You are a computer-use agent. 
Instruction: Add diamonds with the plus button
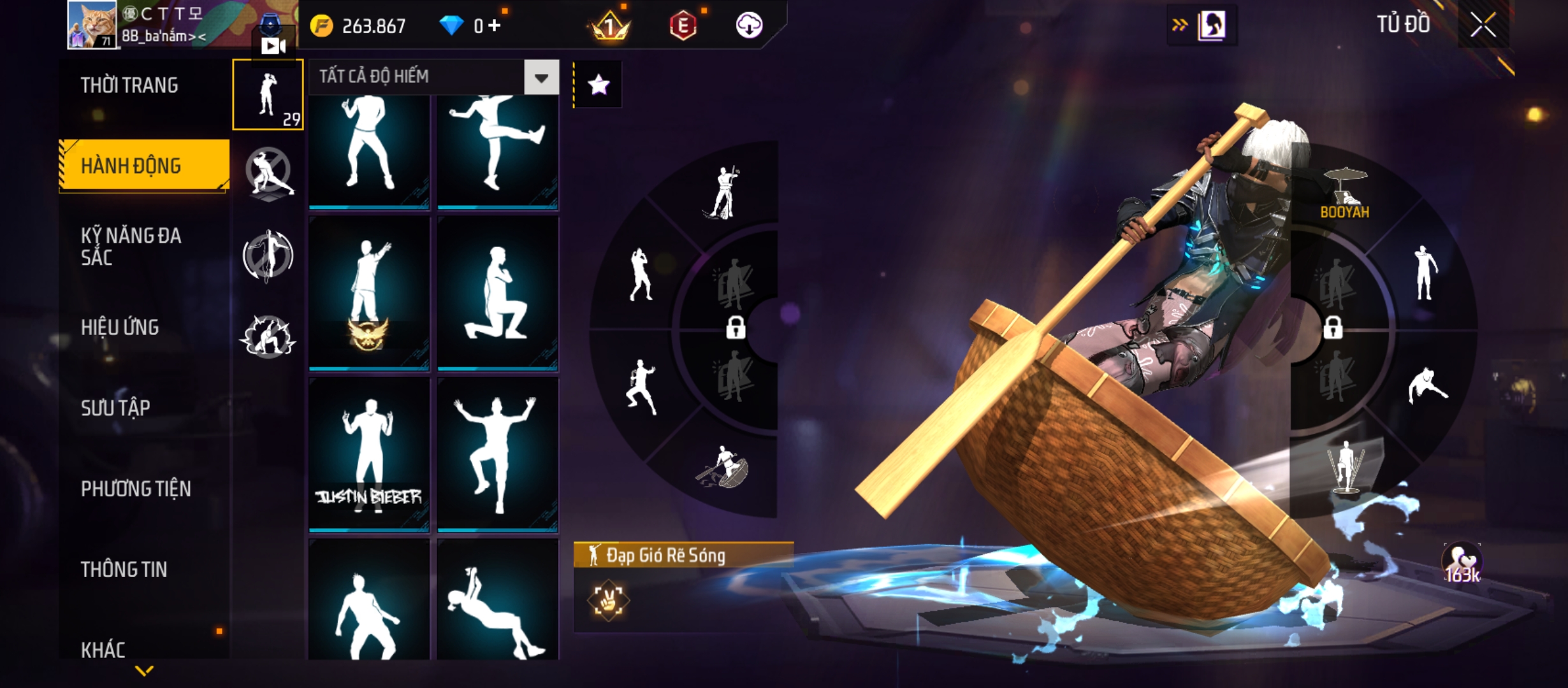(495, 25)
